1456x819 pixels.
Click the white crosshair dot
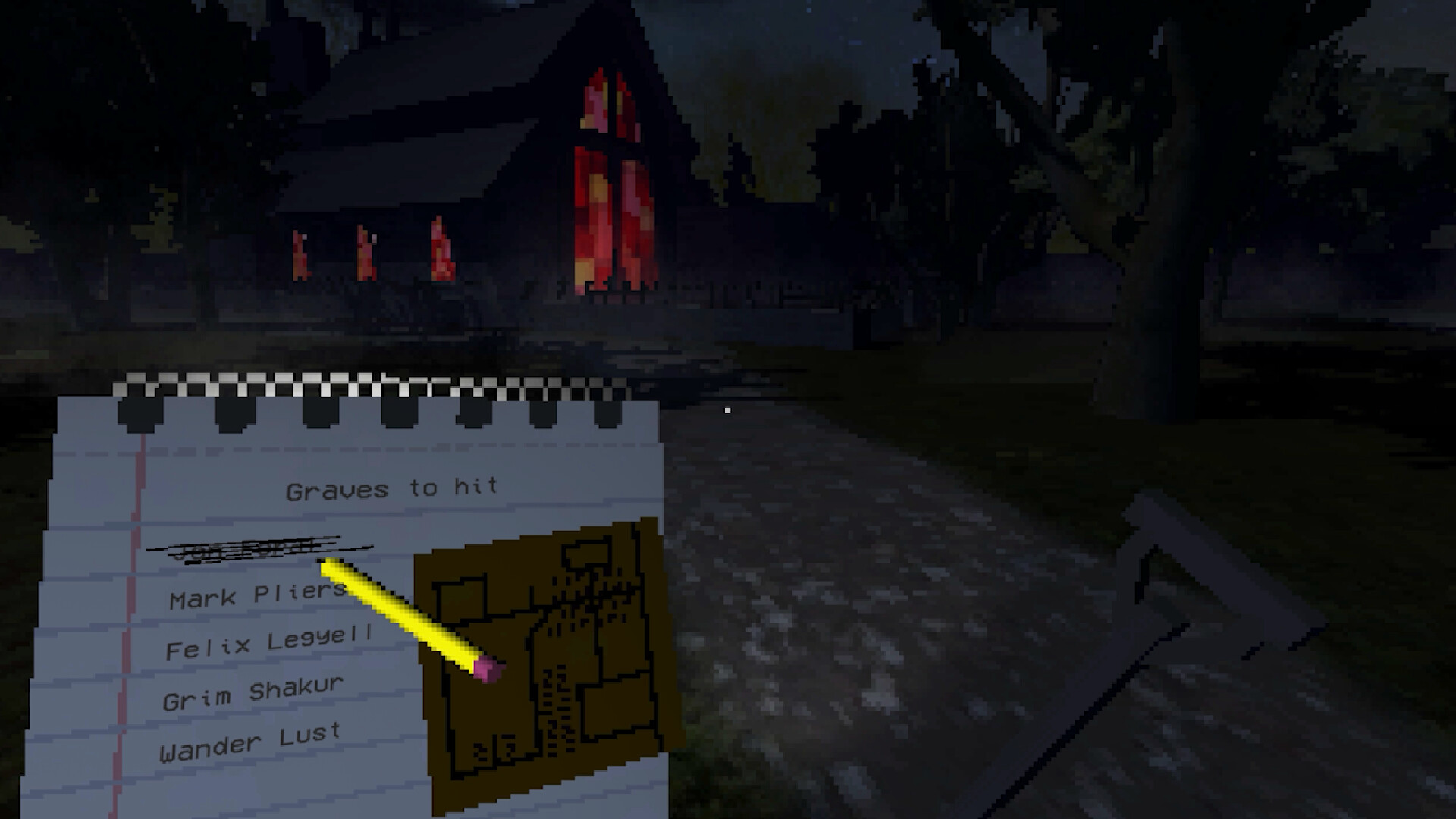tap(727, 409)
